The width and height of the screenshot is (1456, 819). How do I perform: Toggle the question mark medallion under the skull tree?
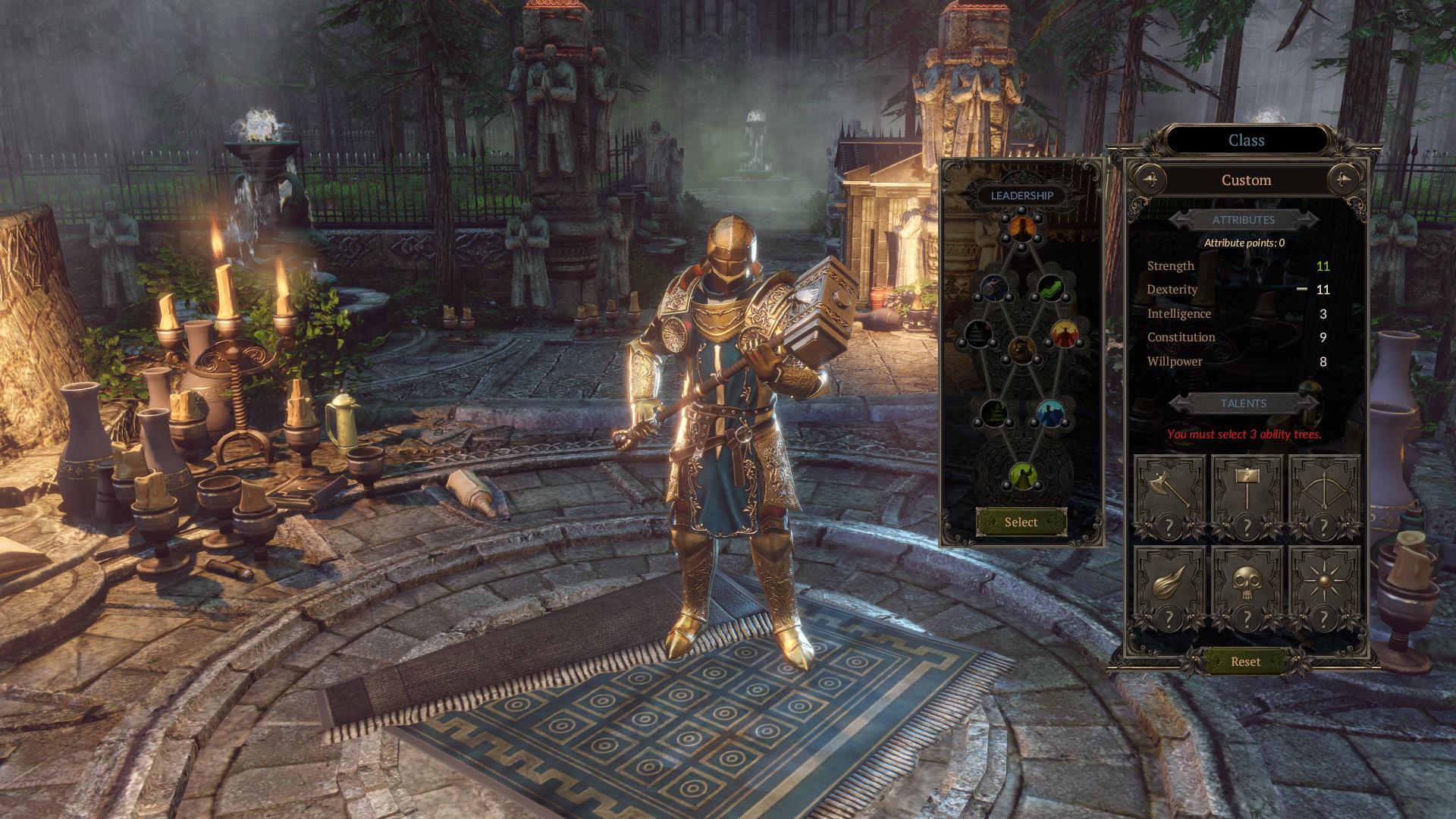[x=1247, y=619]
